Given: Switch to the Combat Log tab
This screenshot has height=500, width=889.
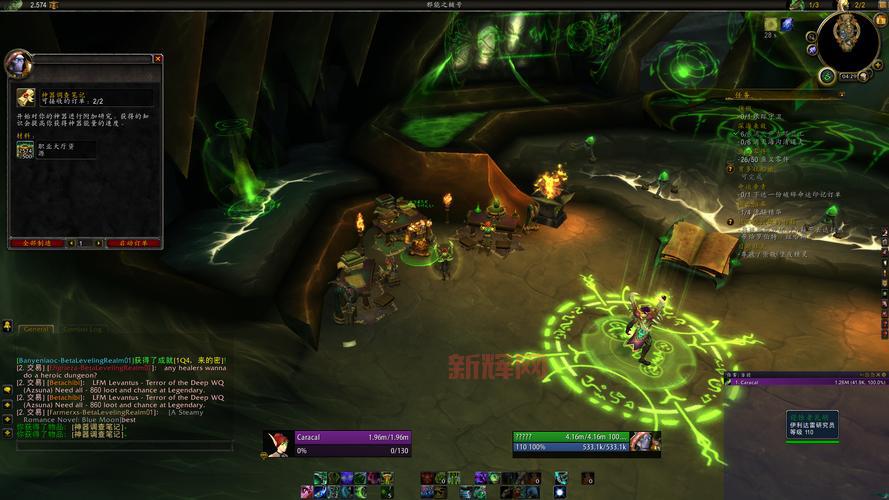Looking at the screenshot, I should [x=82, y=328].
